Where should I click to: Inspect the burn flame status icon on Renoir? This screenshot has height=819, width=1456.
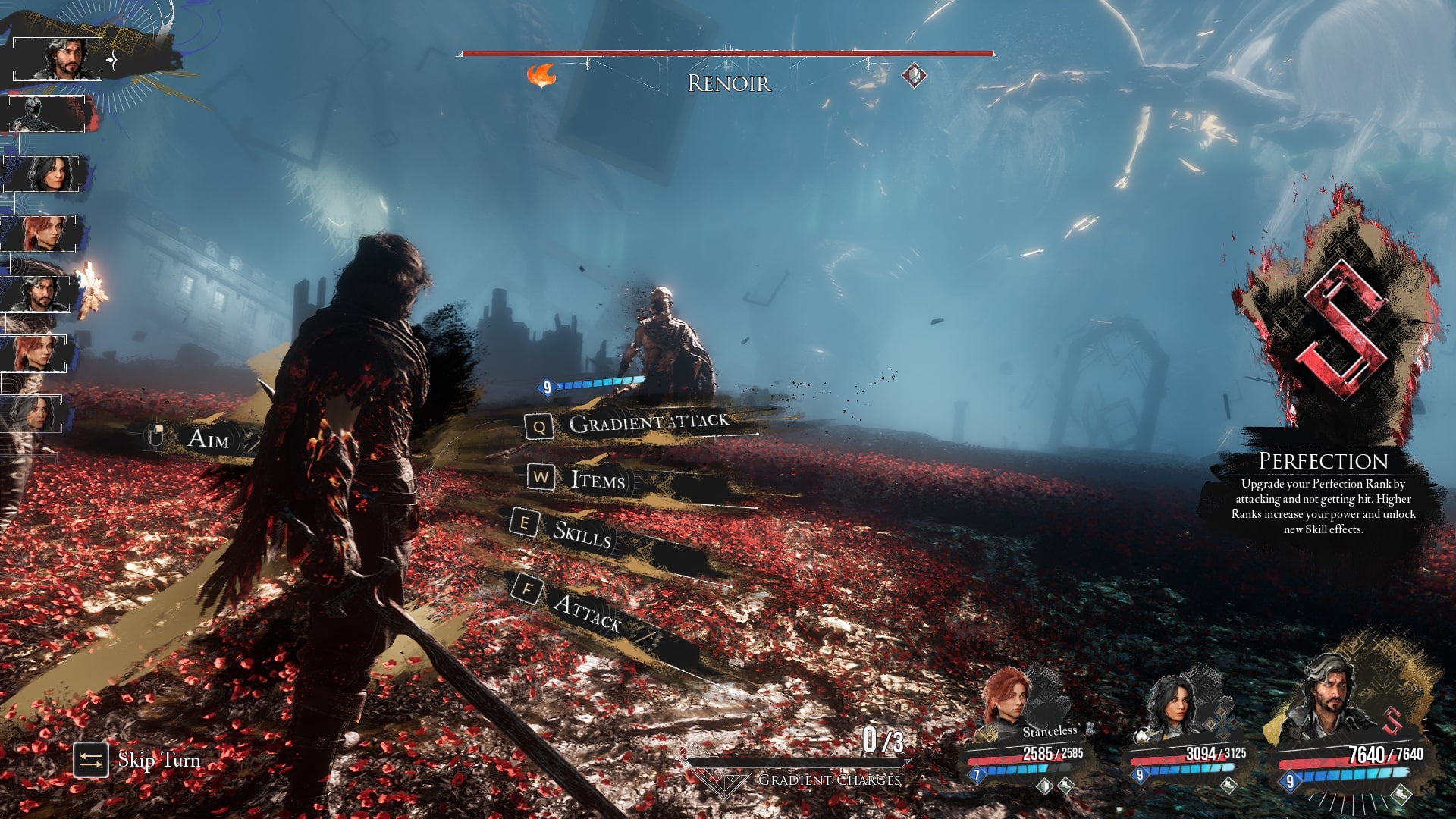pos(541,76)
